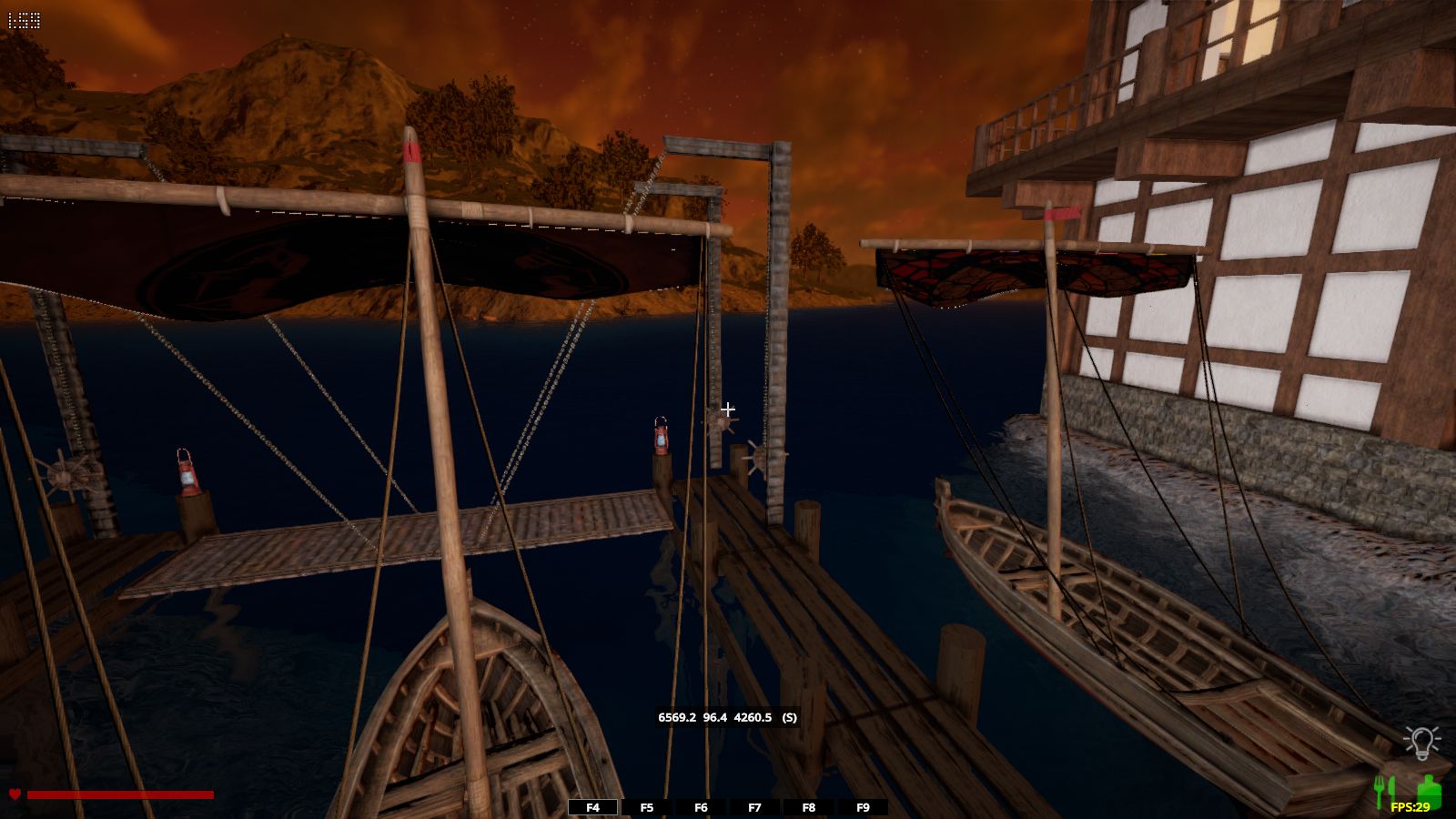The height and width of the screenshot is (819, 1456).
Task: Click the fork and knife hunger icon
Action: point(1384,792)
